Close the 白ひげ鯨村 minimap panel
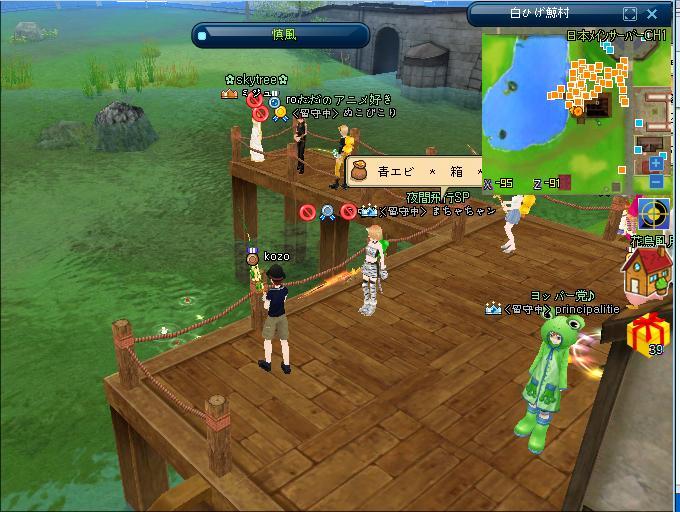The width and height of the screenshot is (680, 512). [x=653, y=14]
